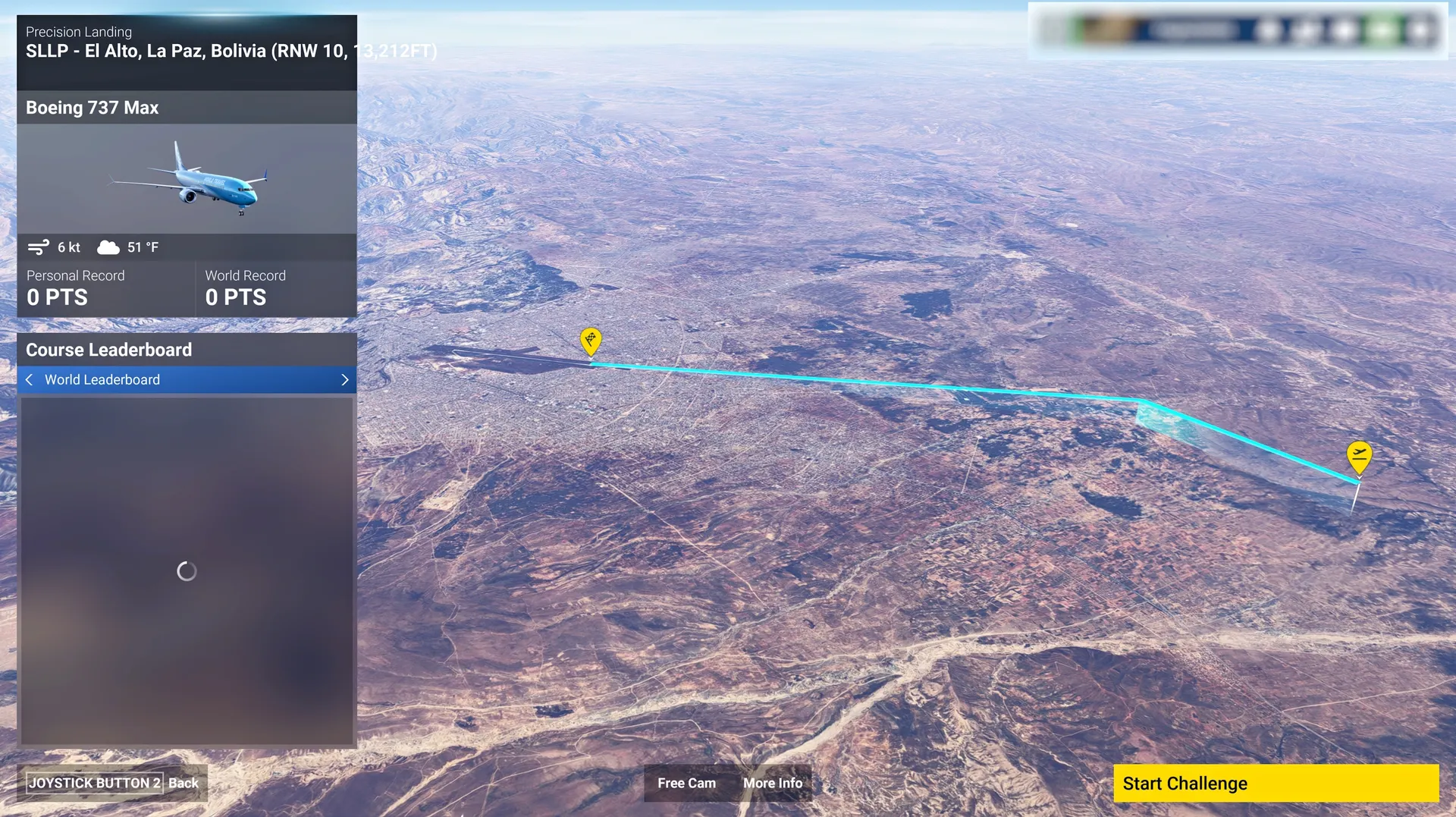The height and width of the screenshot is (817, 1456).
Task: Switch leaderboard with the left arrow
Action: coord(29,380)
